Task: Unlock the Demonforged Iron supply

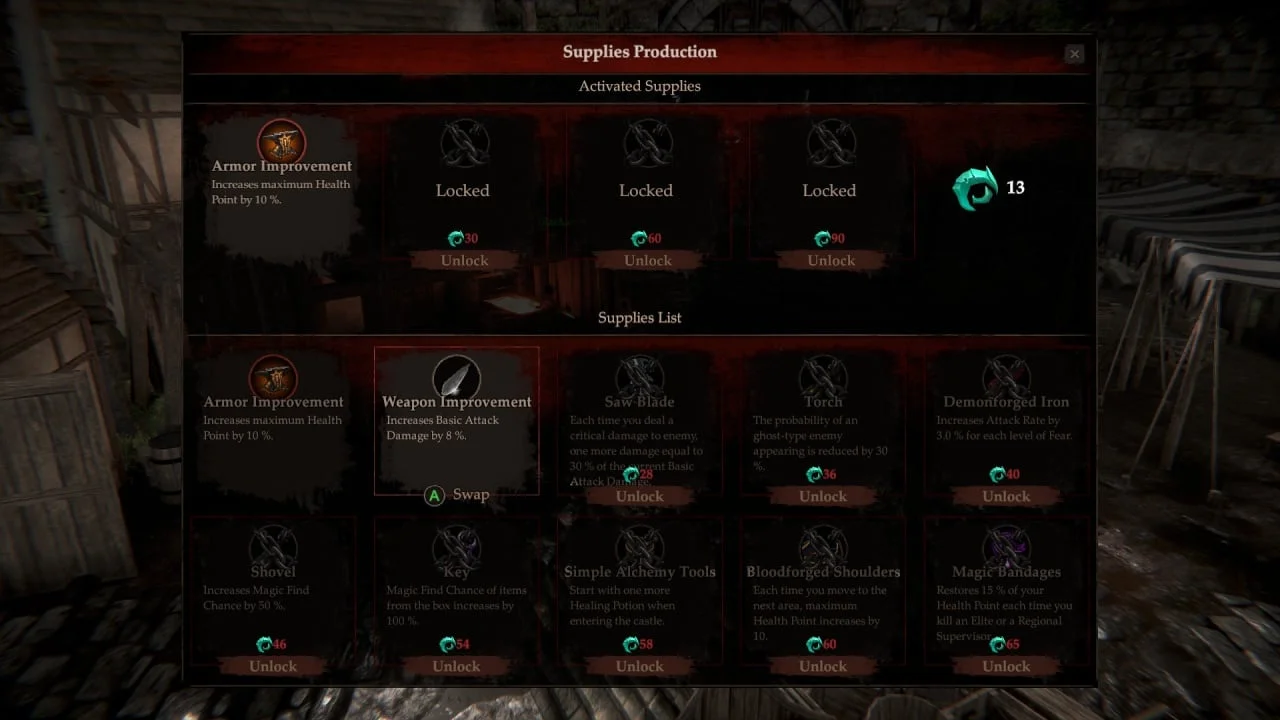Action: [1006, 496]
